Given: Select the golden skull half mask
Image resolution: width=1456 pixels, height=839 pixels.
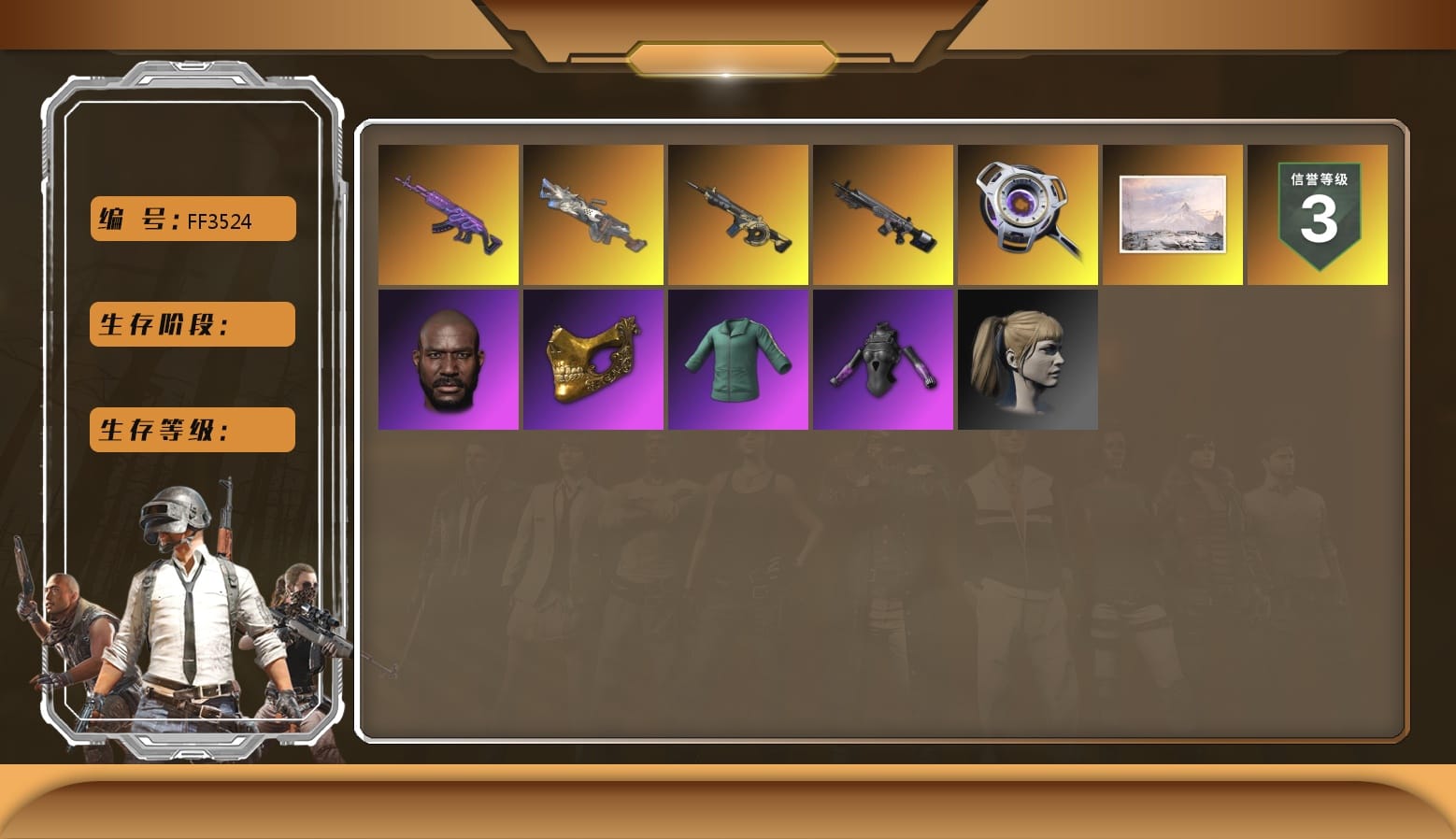Looking at the screenshot, I should pyautogui.click(x=592, y=360).
